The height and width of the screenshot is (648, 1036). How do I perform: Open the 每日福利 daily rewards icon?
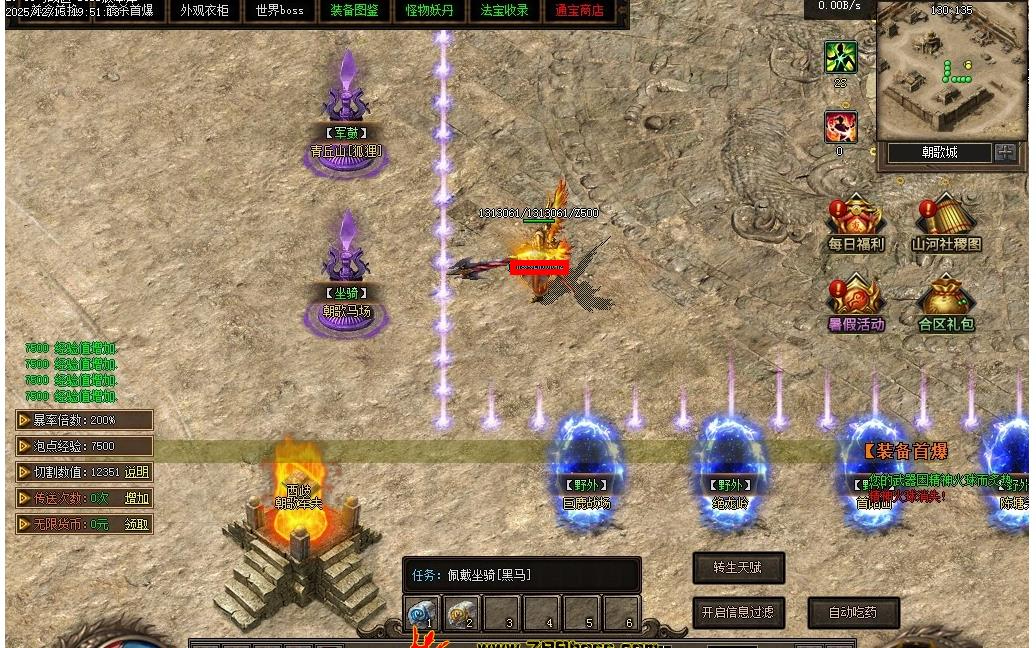pos(856,222)
